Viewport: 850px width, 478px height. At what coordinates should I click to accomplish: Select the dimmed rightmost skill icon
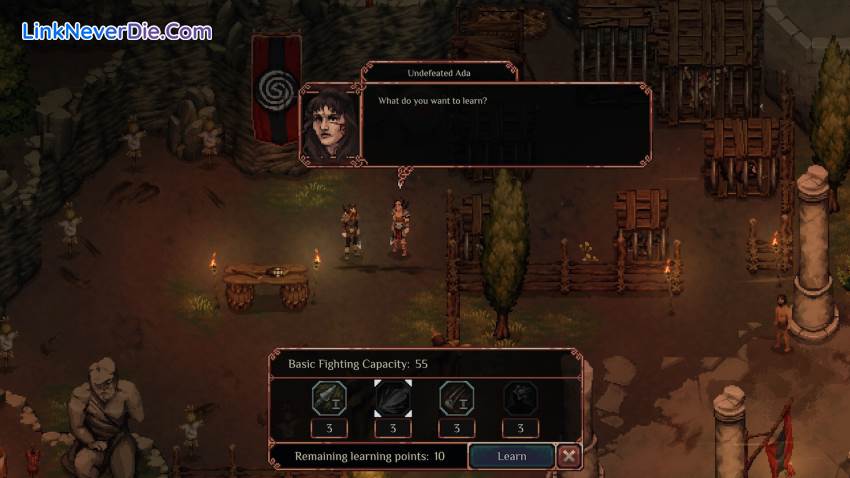[x=520, y=398]
